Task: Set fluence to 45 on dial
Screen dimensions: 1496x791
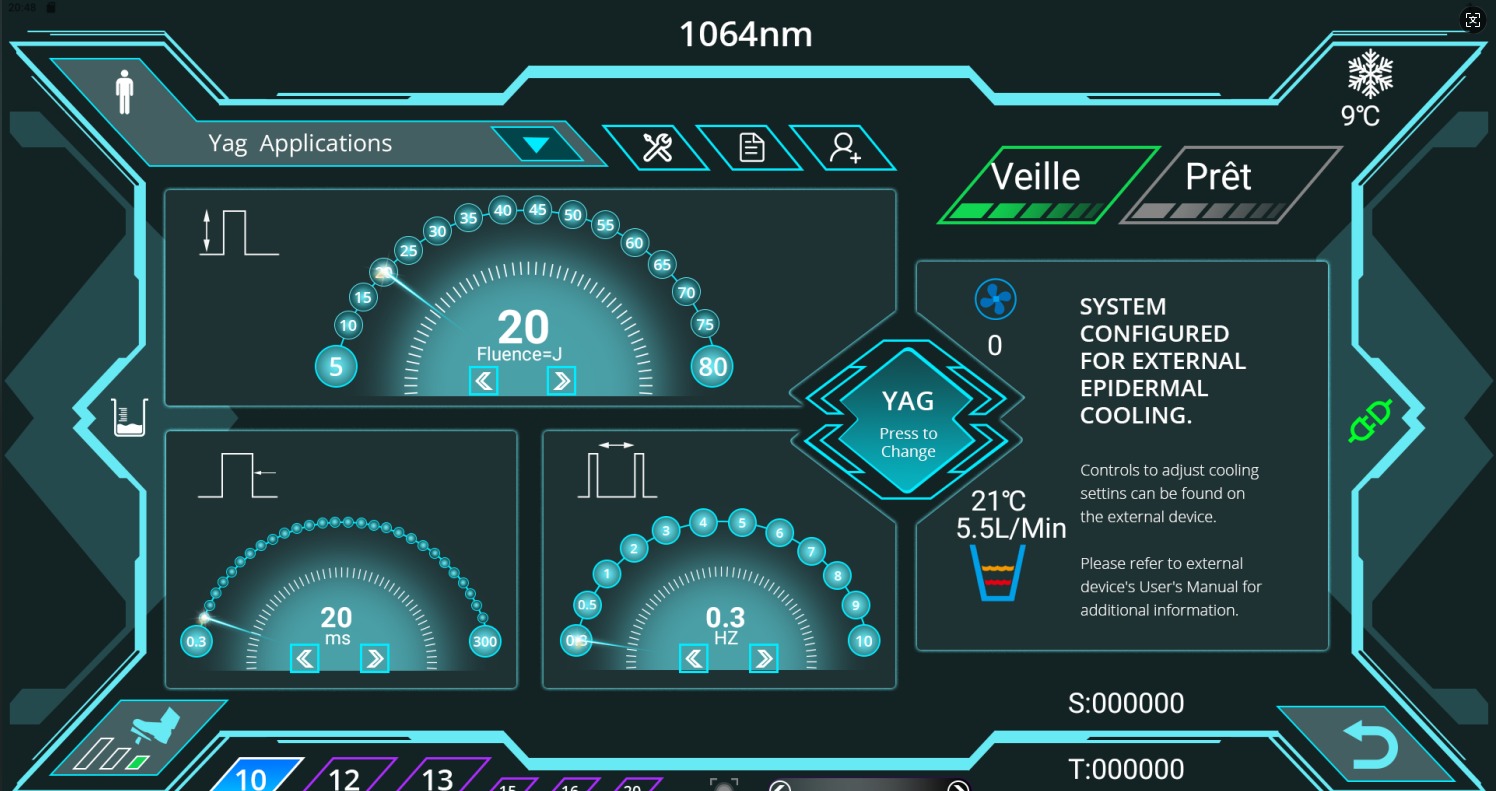Action: click(538, 209)
